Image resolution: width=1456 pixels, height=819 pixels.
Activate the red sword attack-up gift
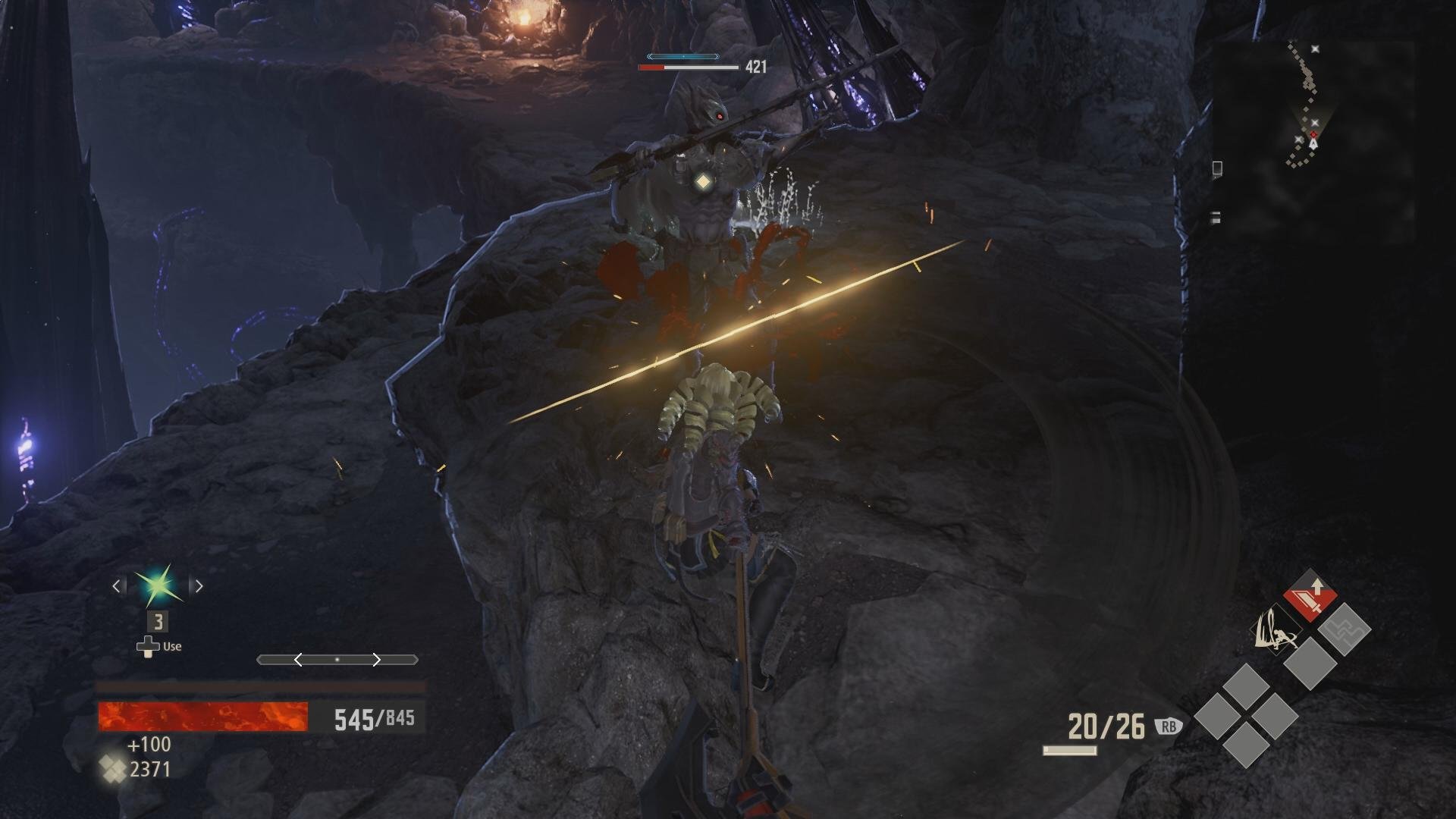tap(1310, 596)
